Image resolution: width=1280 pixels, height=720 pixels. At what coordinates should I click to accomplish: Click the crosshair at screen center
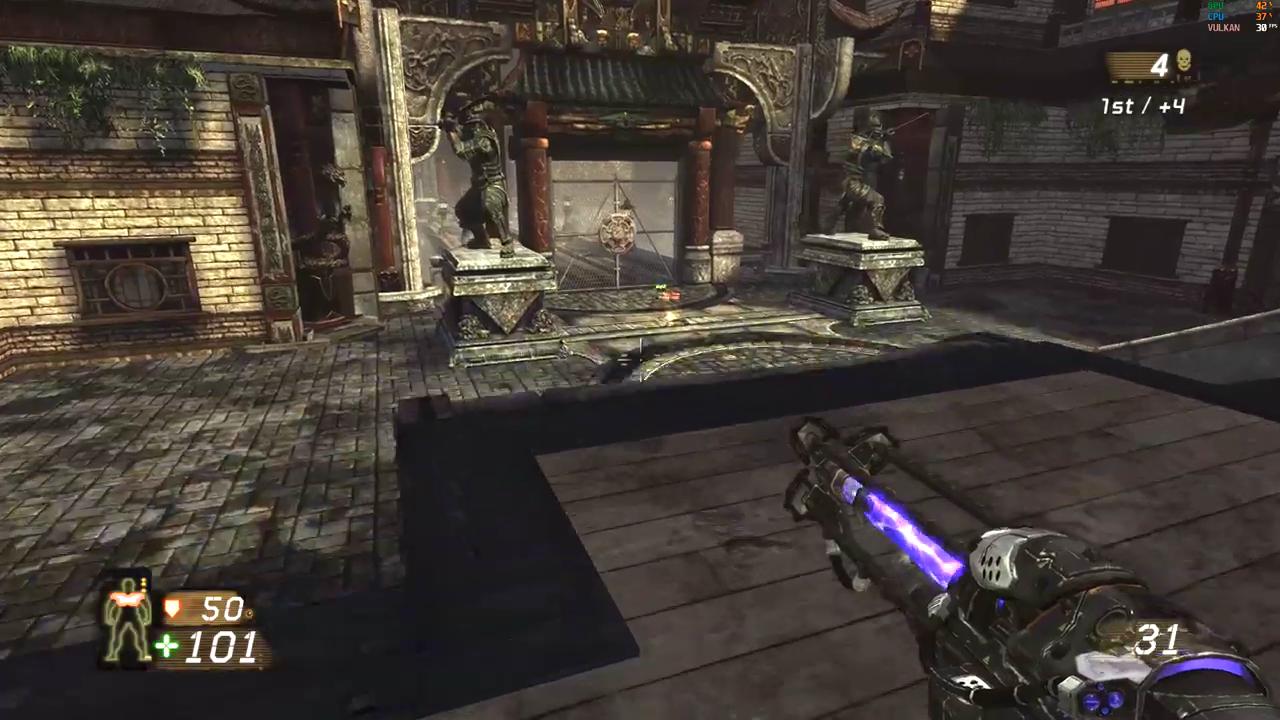[x=640, y=360]
